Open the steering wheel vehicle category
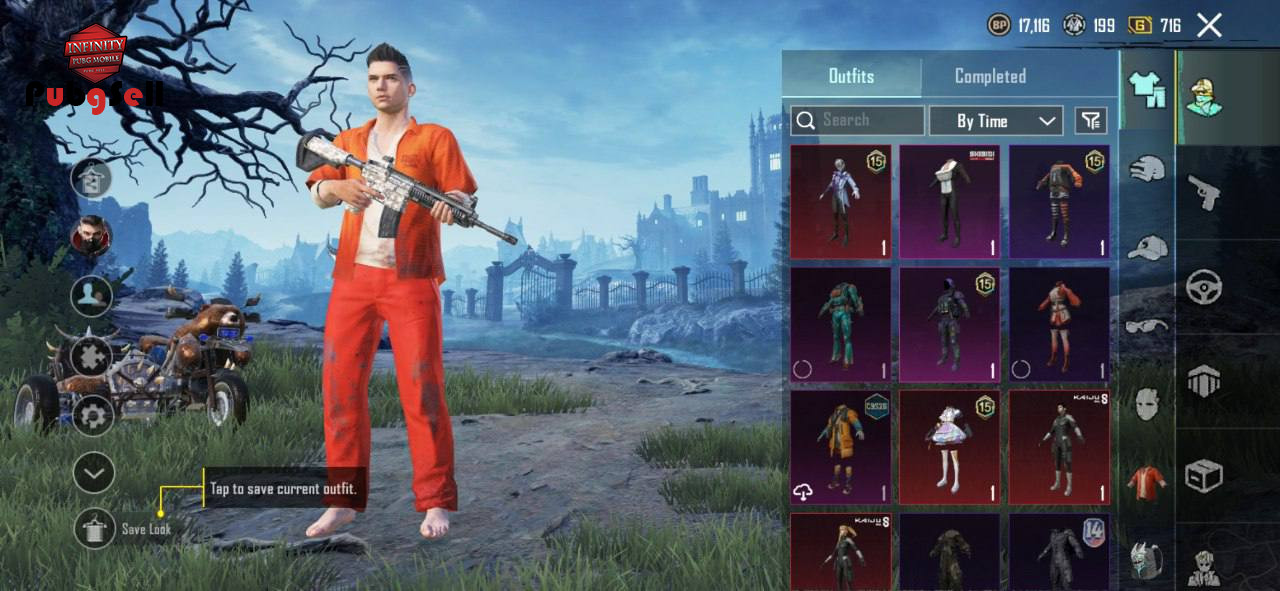The height and width of the screenshot is (591, 1280). (1204, 287)
